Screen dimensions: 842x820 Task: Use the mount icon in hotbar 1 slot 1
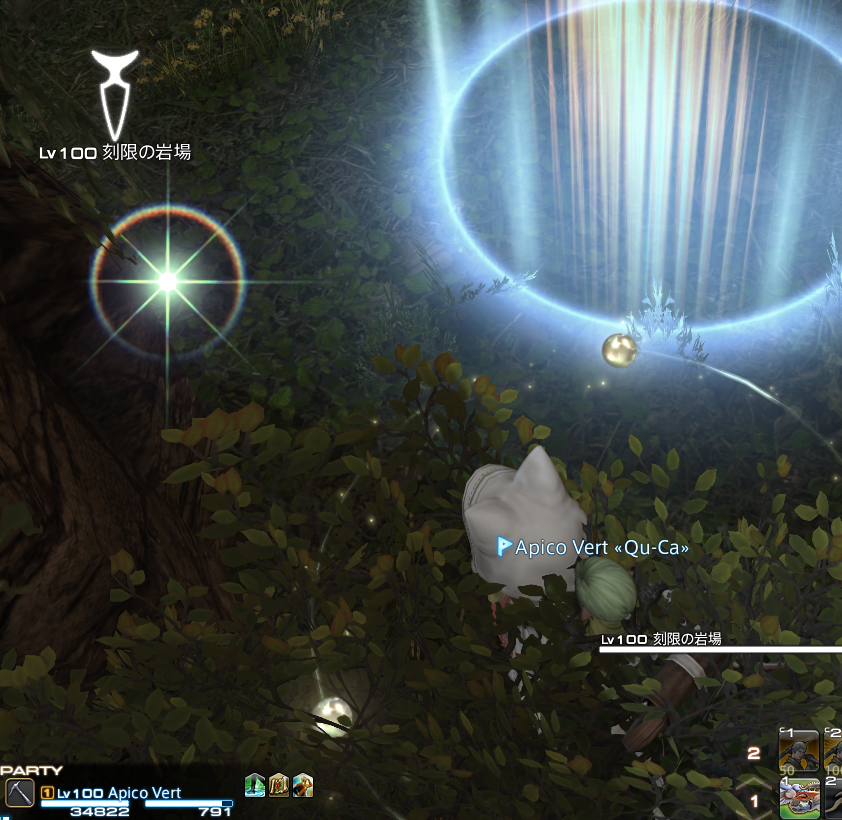(x=799, y=801)
